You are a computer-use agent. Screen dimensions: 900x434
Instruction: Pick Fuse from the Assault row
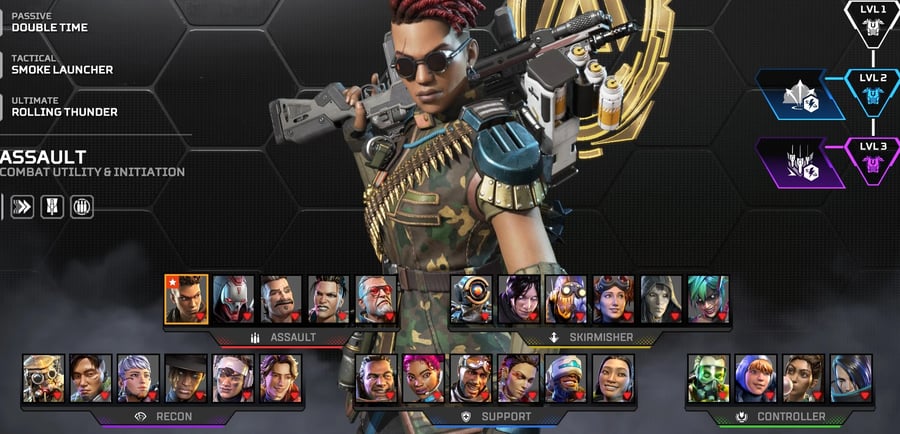click(281, 299)
